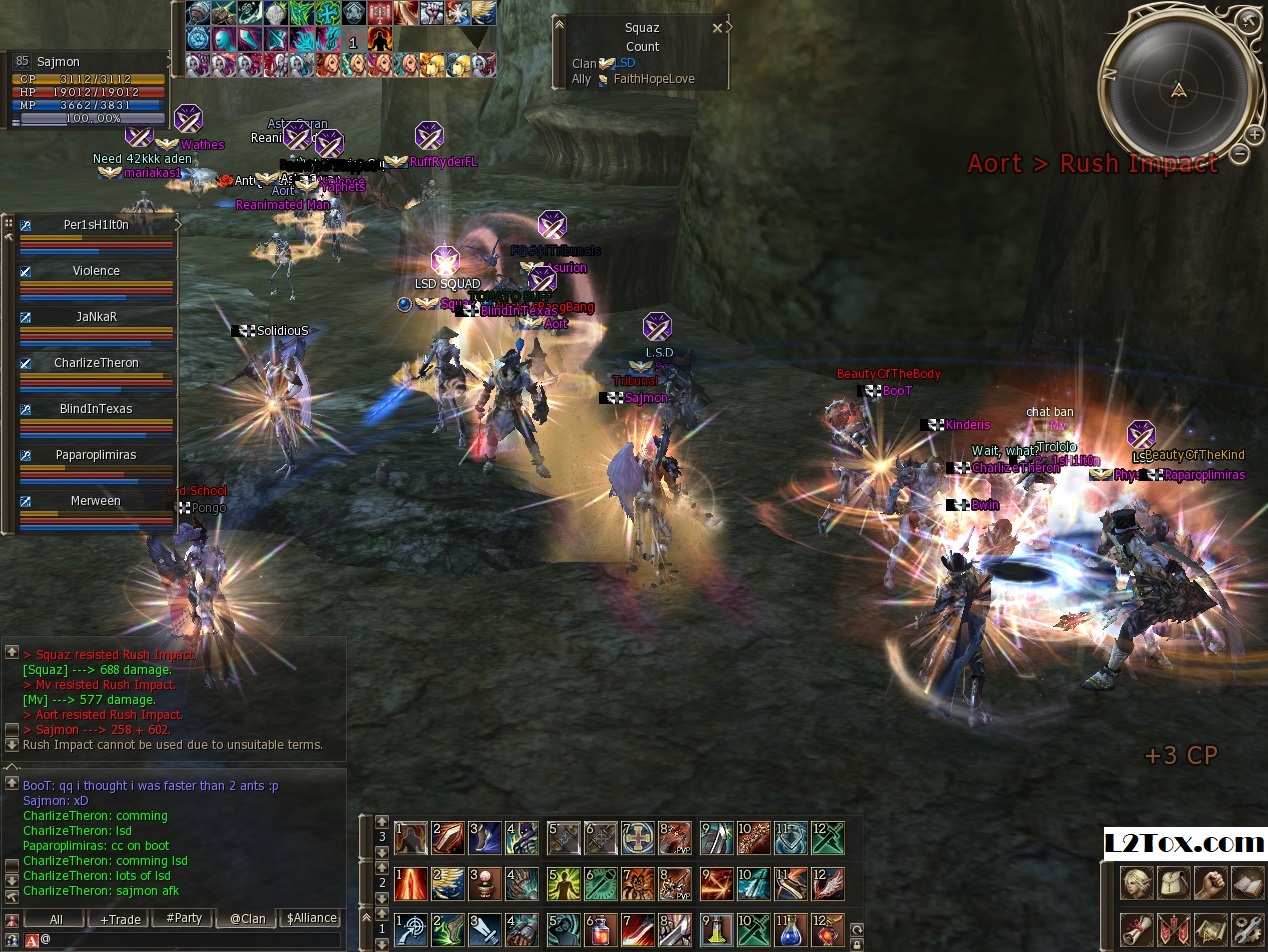The height and width of the screenshot is (952, 1268).
Task: Show the @Clan chat tab
Action: (x=247, y=919)
